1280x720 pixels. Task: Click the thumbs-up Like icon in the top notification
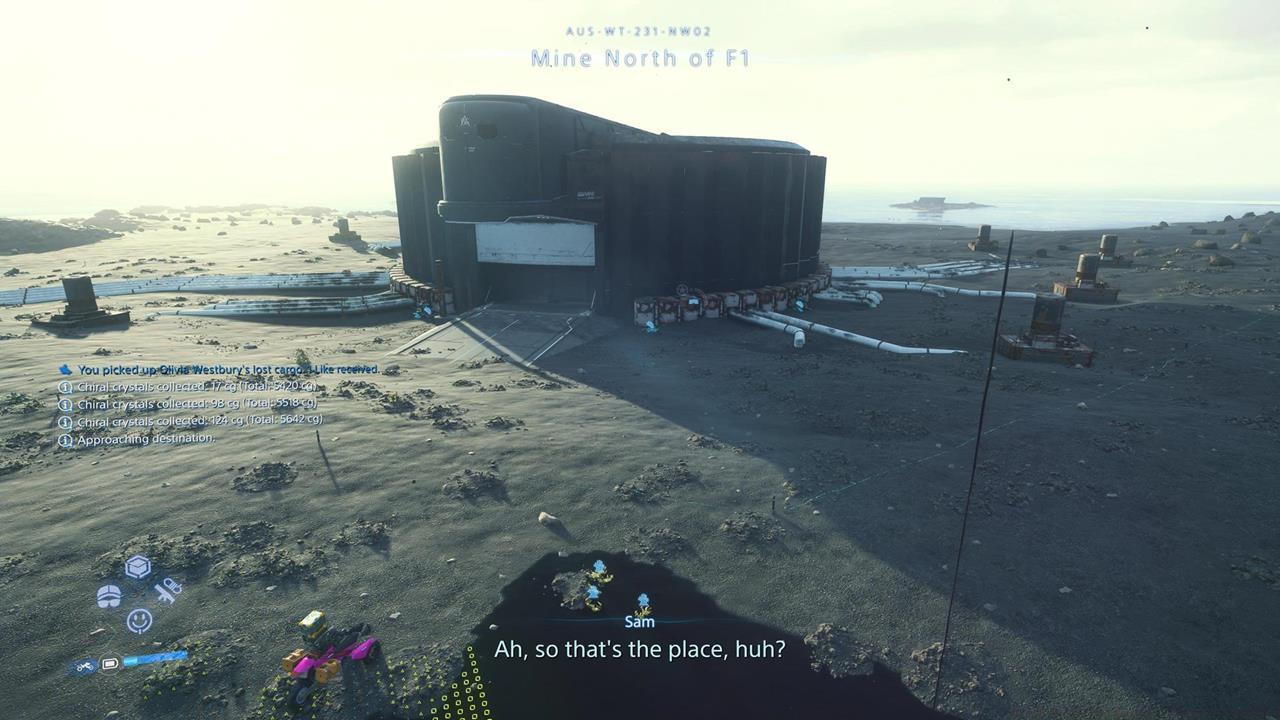[65, 369]
